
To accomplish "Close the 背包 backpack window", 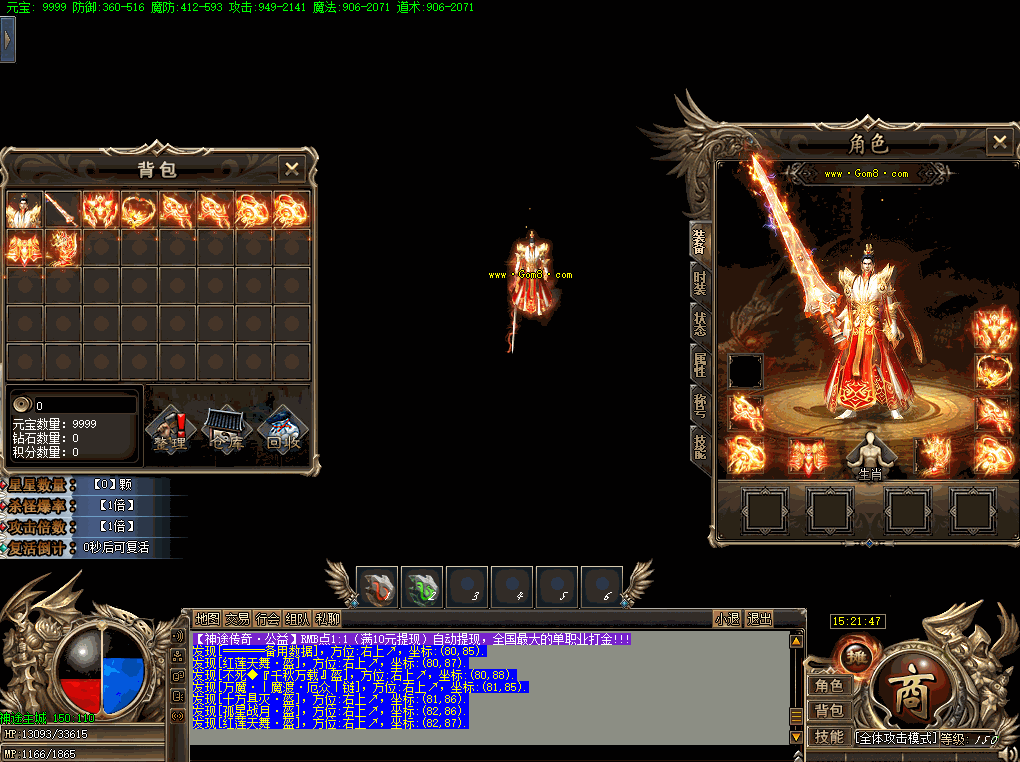I will (291, 169).
